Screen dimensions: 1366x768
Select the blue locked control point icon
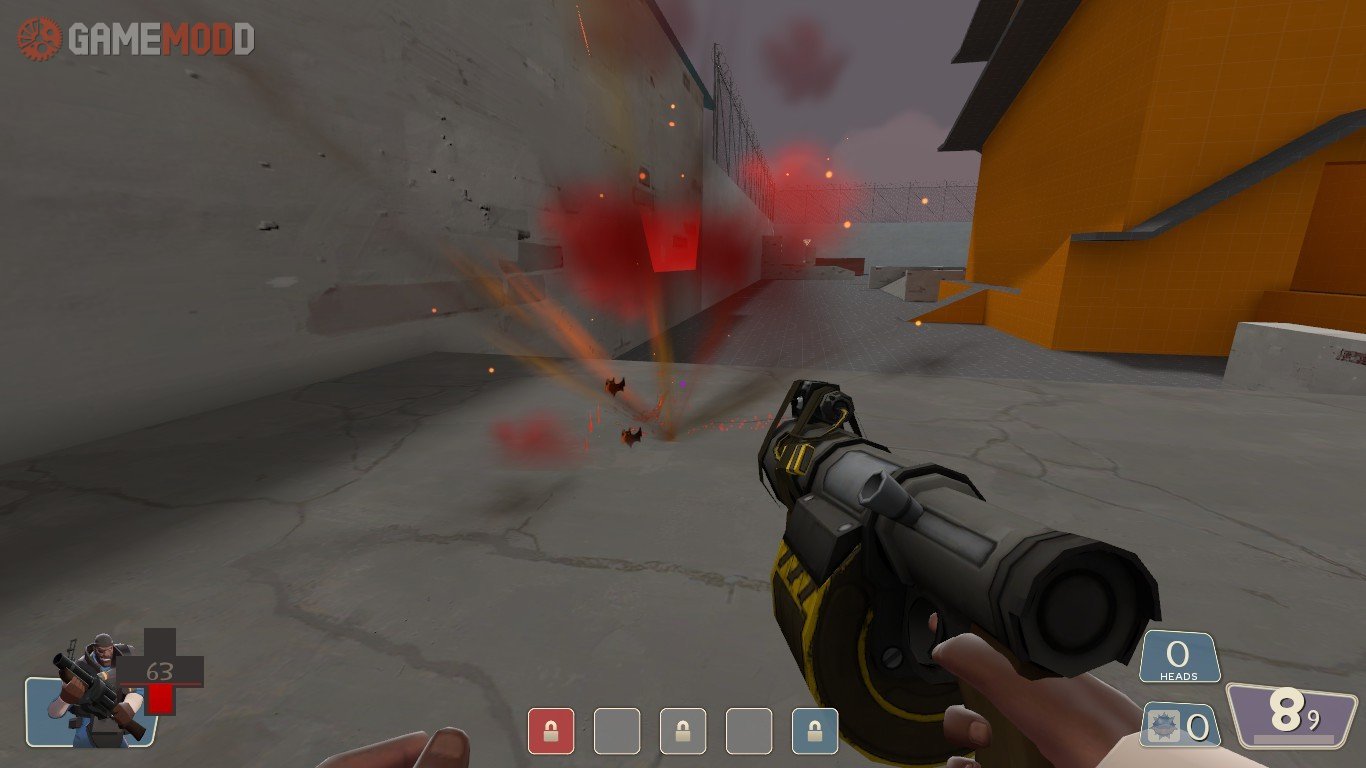click(815, 731)
